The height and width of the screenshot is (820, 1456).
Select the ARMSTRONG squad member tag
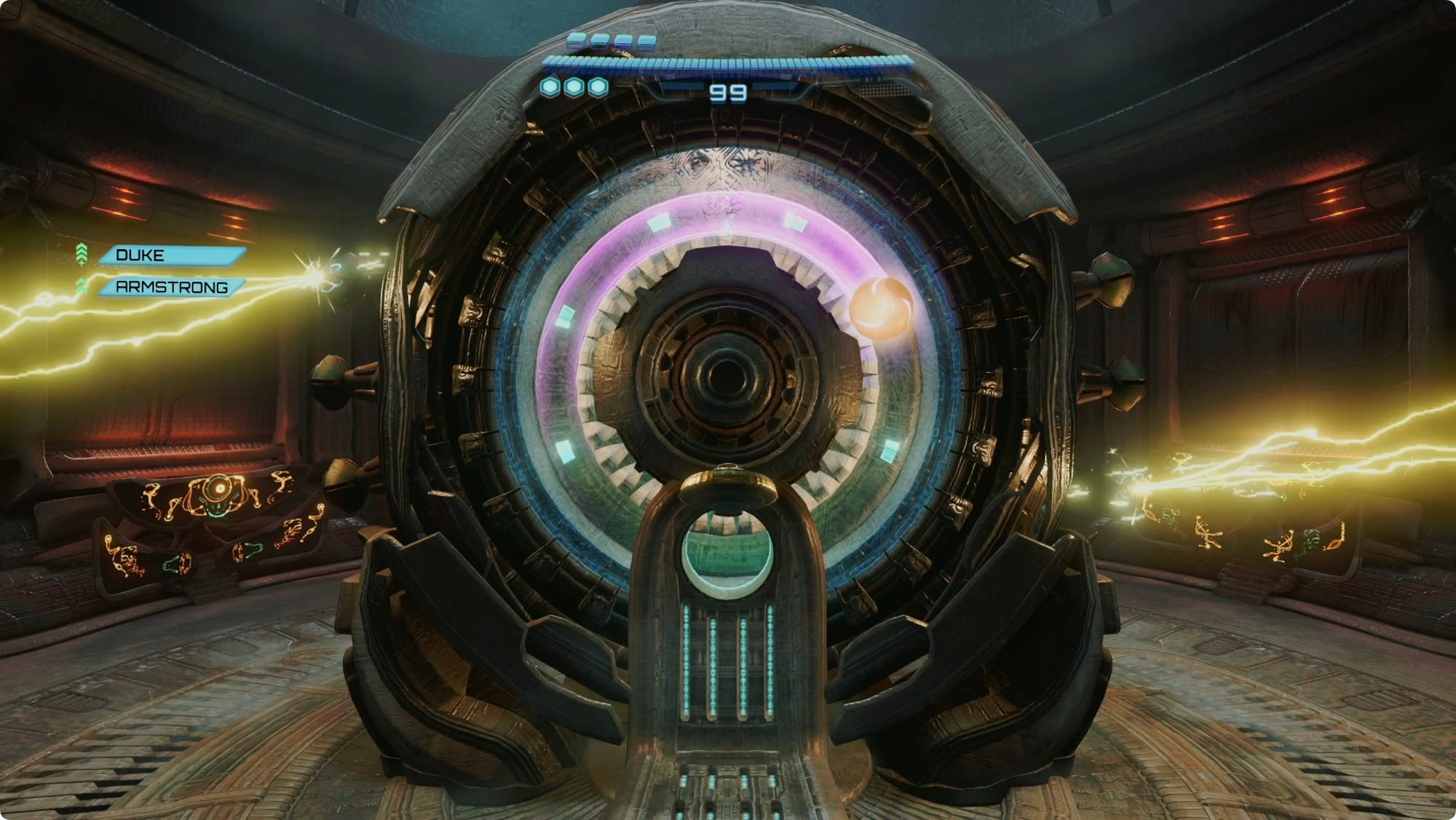pyautogui.click(x=171, y=287)
